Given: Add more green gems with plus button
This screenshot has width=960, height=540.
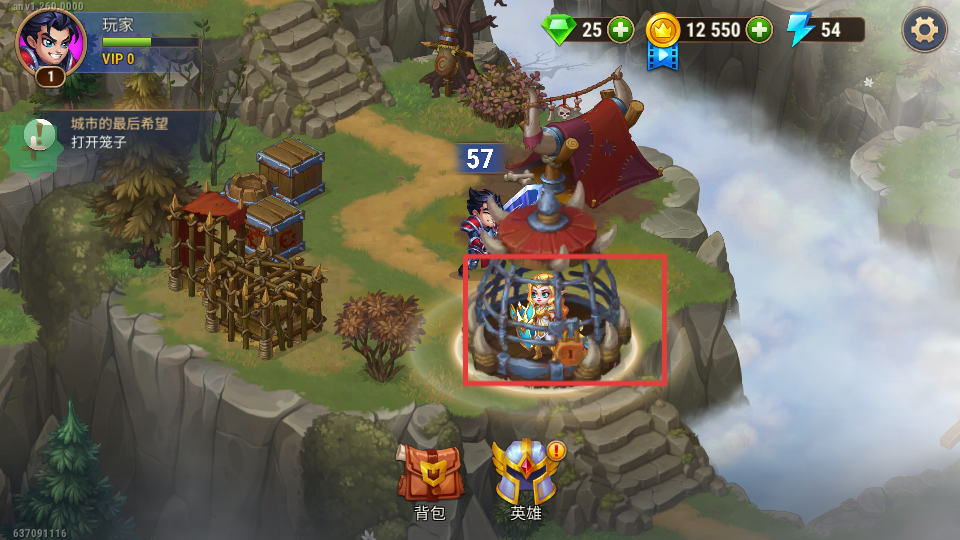Looking at the screenshot, I should click(x=621, y=30).
